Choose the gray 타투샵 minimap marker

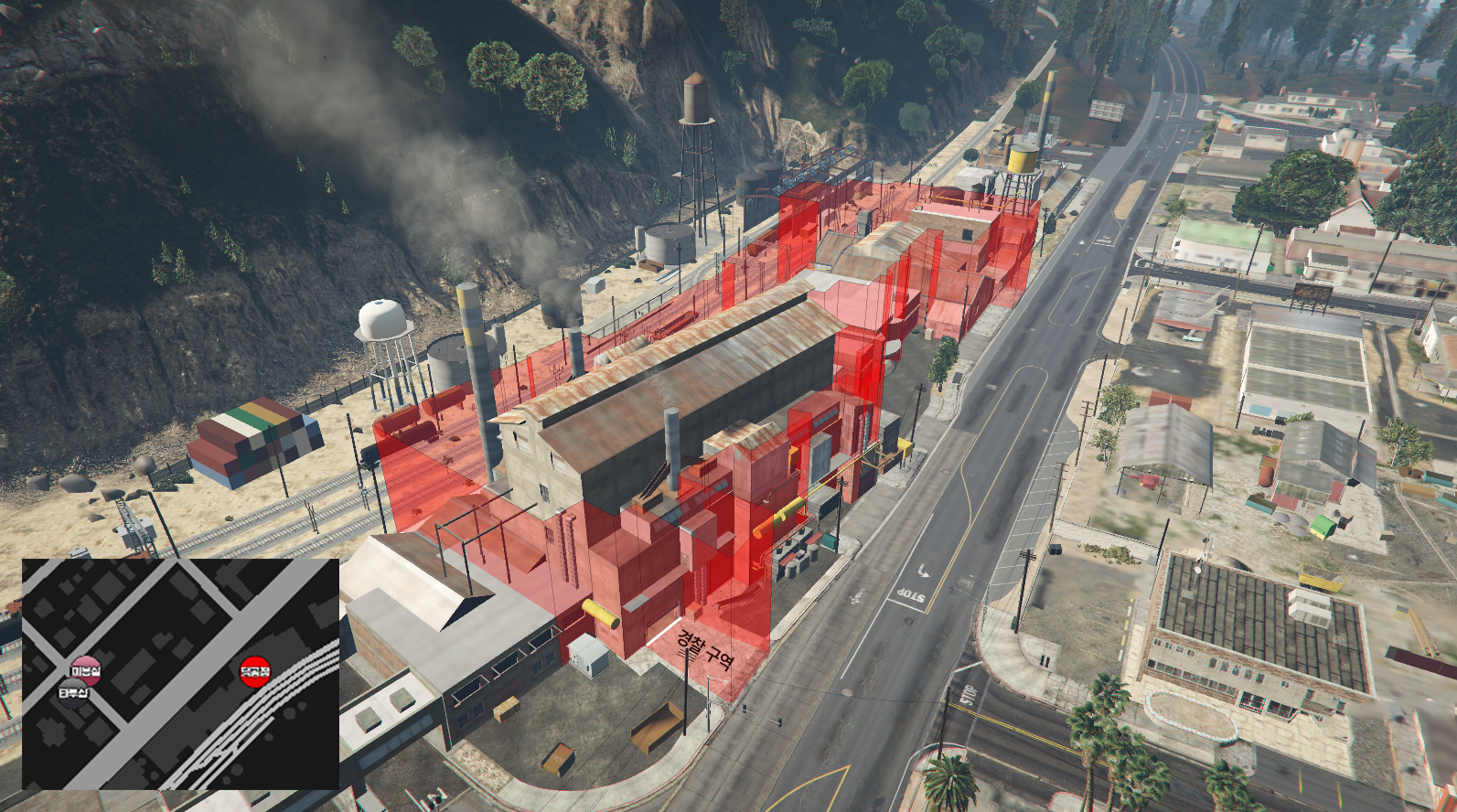pos(73,692)
